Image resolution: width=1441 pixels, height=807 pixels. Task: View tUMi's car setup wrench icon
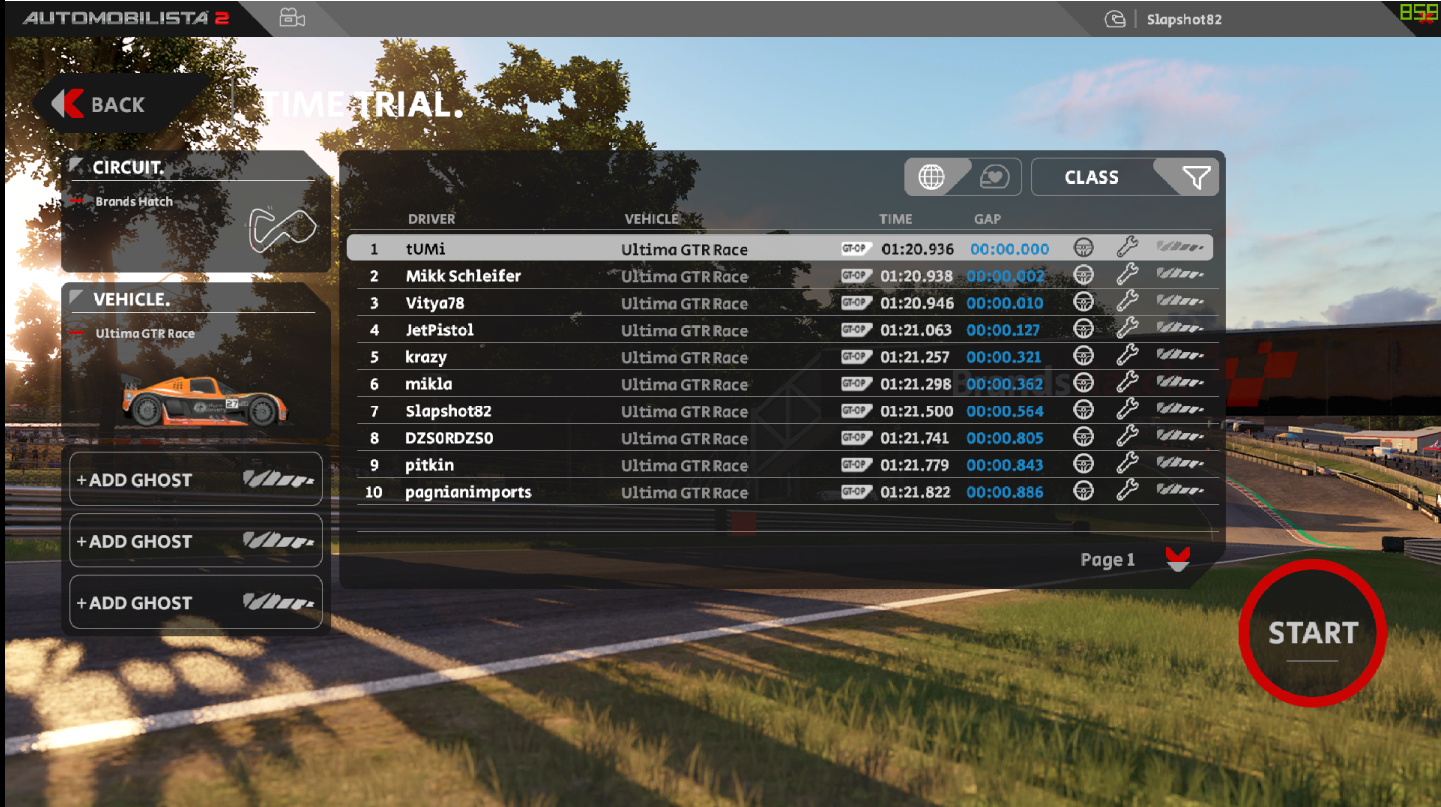point(1127,248)
